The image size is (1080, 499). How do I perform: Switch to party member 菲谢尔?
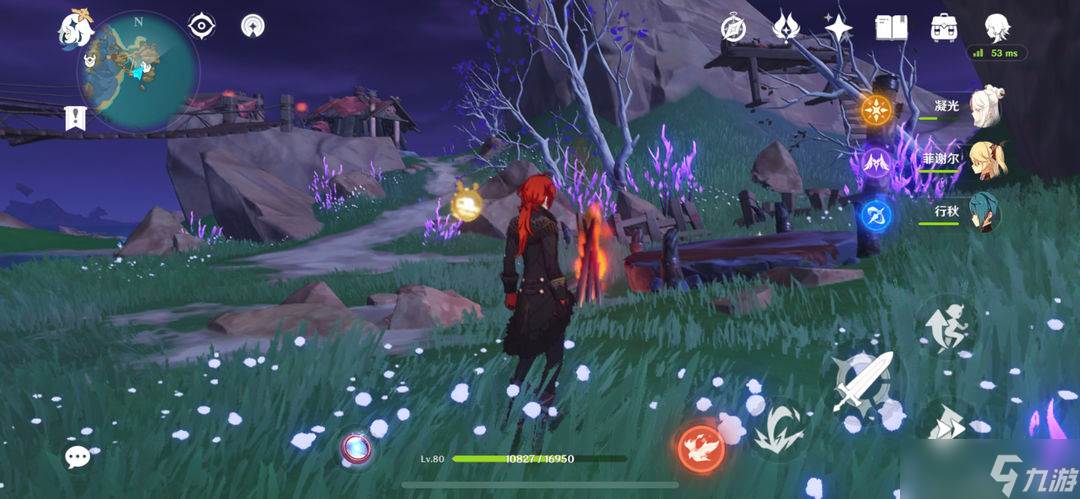click(985, 160)
